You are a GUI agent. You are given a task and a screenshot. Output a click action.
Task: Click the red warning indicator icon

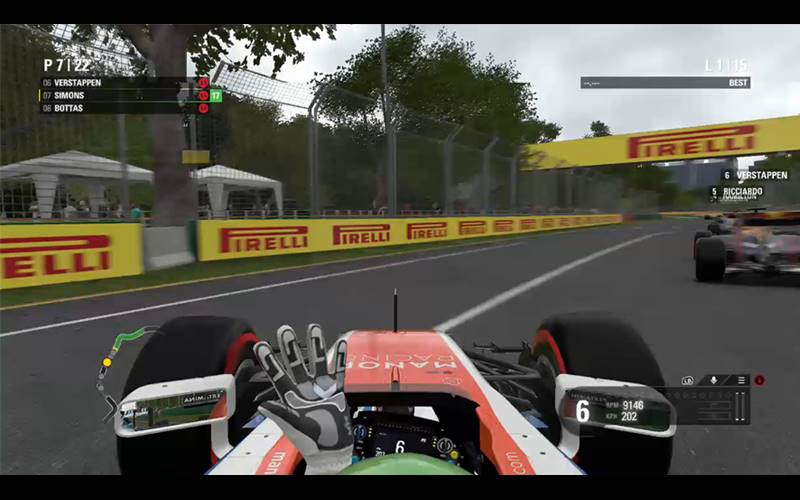tap(759, 380)
